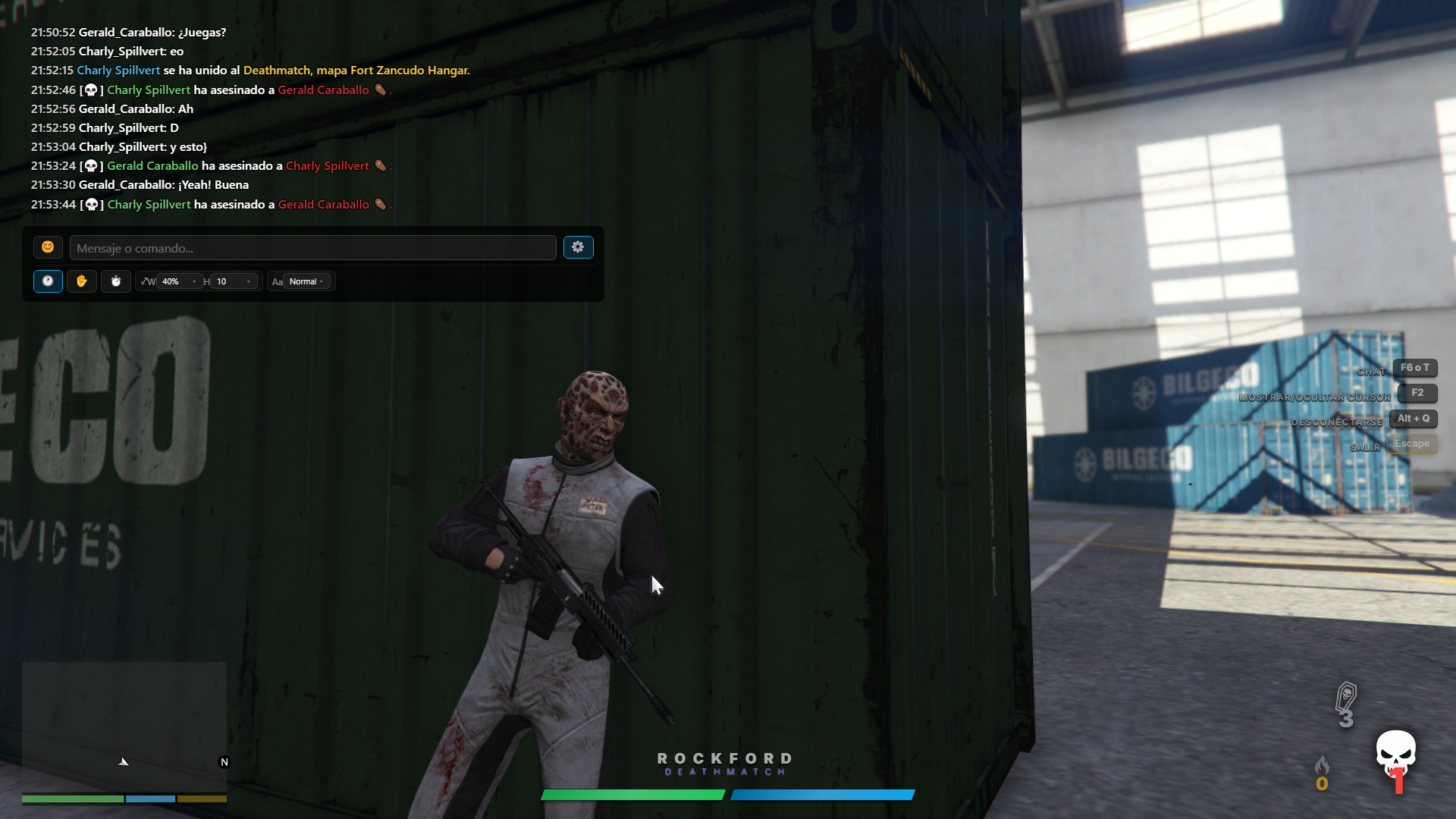Image resolution: width=1456 pixels, height=819 pixels.
Task: Focus the 'Mensaje o comando...' chat field
Action: click(x=312, y=248)
